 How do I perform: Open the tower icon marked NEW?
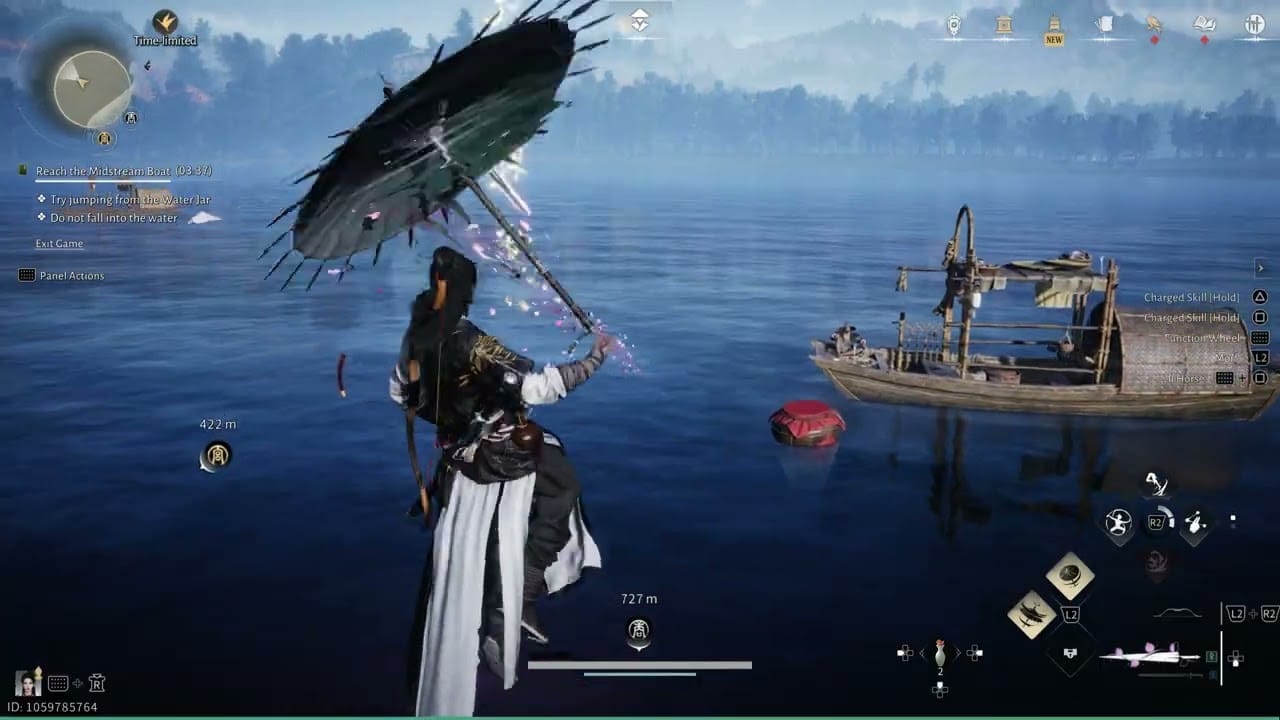[1053, 23]
